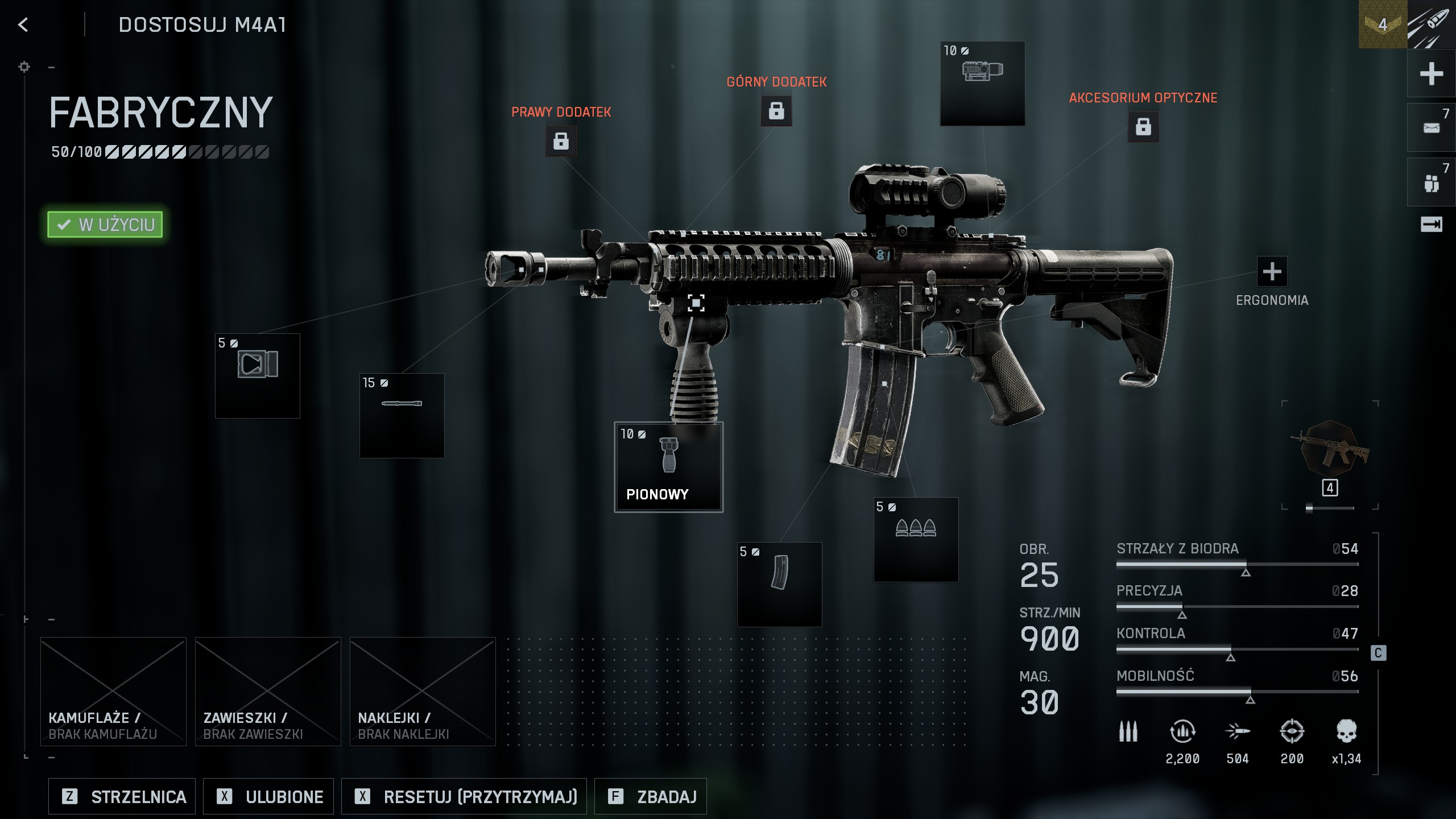Viewport: 1456px width, 819px height.
Task: Open the Kamuflaże camouflage tile
Action: (x=113, y=691)
